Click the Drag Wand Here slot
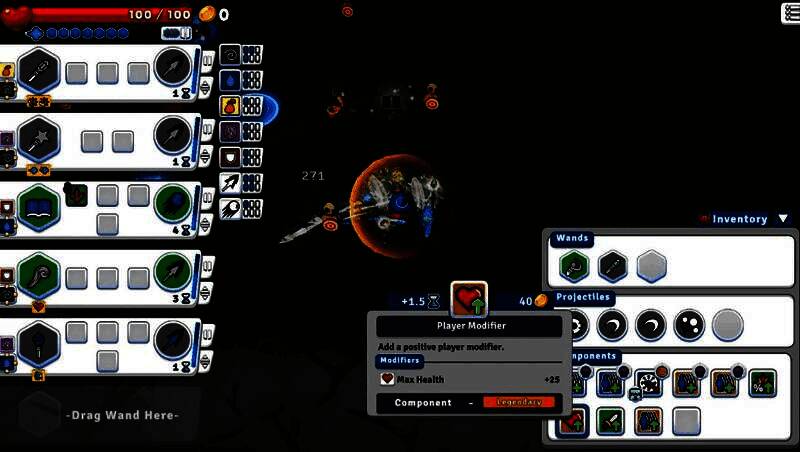This screenshot has width=800, height=452. 122,415
